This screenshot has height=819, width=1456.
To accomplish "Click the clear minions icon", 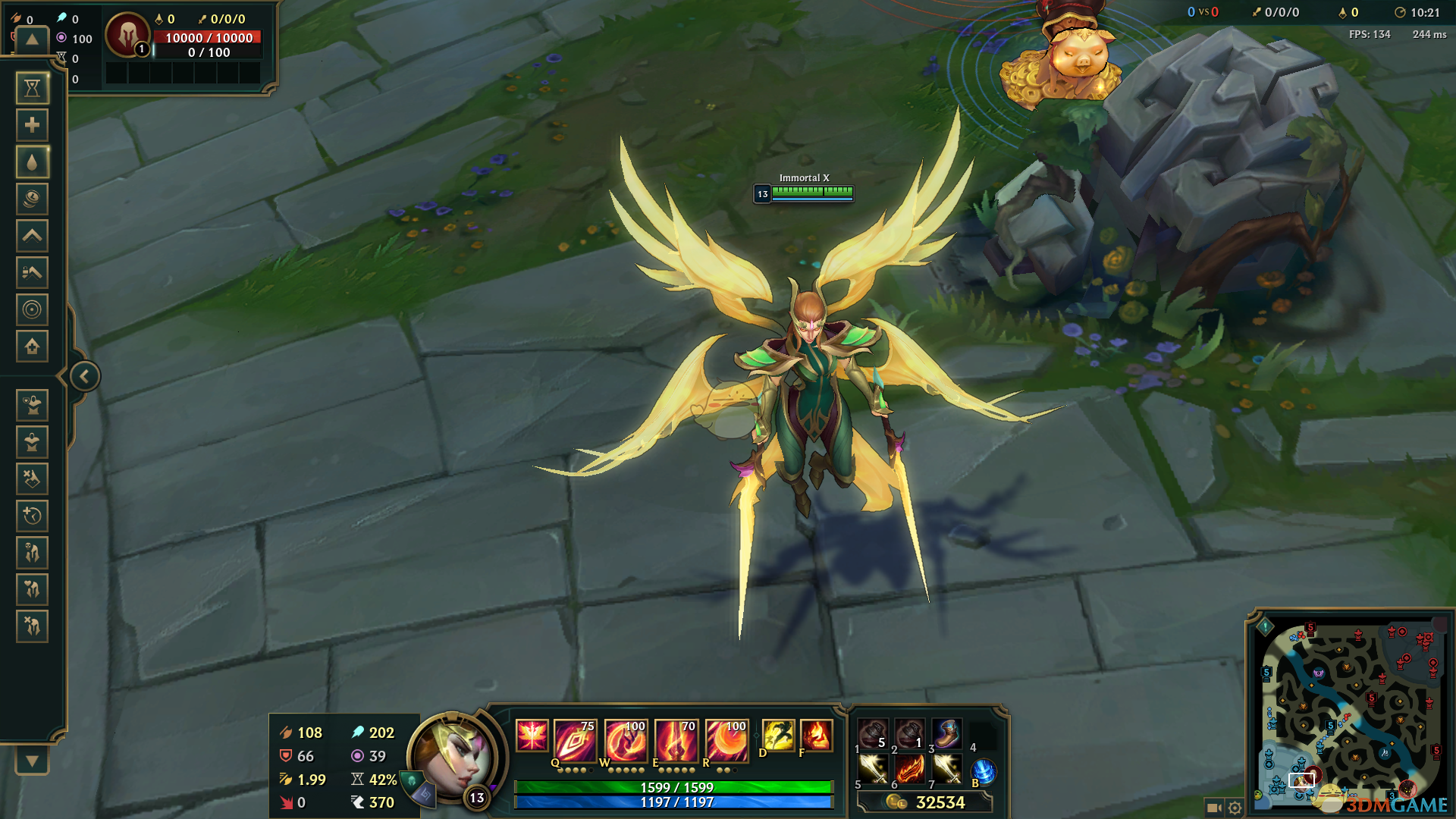I will (32, 479).
